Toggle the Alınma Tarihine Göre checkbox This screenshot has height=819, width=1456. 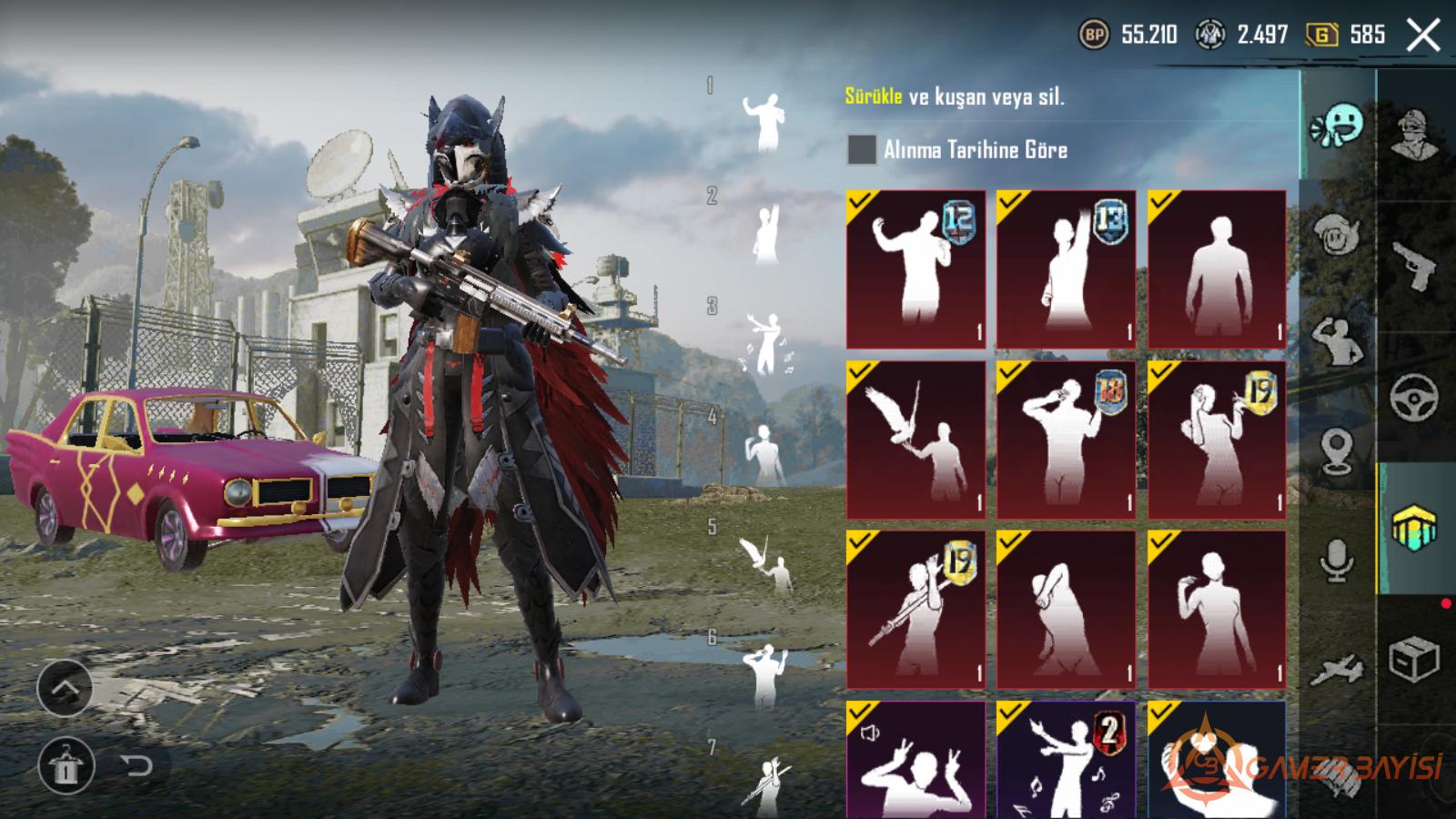[x=861, y=150]
